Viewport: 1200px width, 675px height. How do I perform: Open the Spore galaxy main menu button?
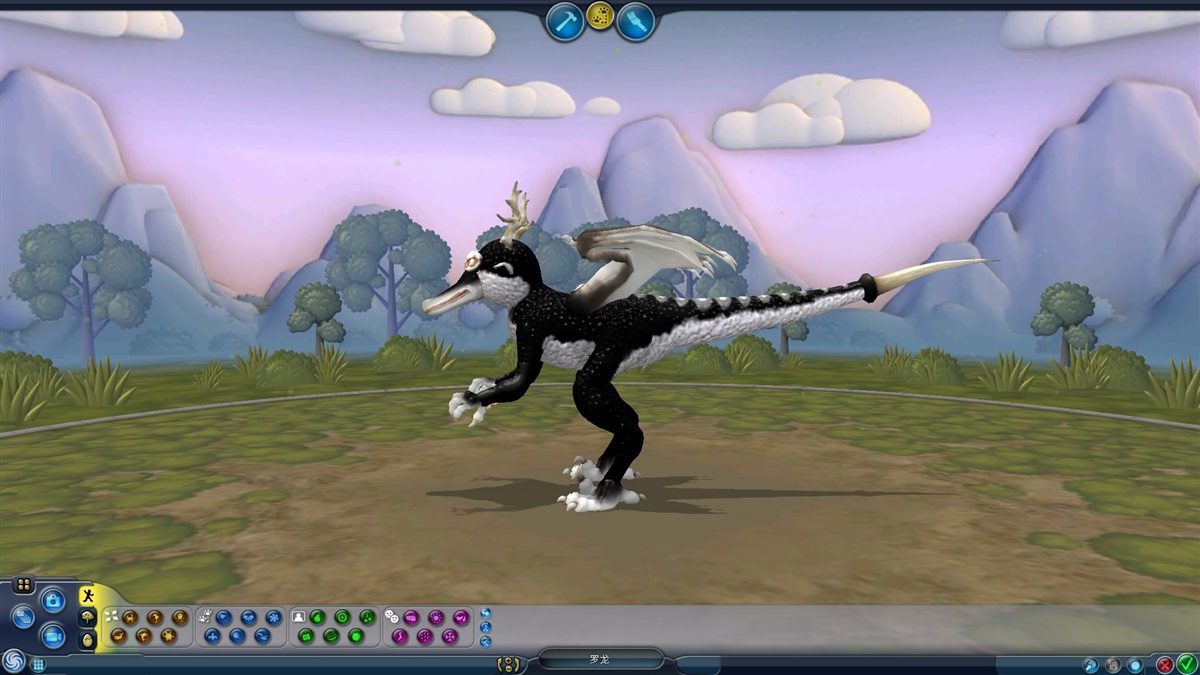(13, 661)
